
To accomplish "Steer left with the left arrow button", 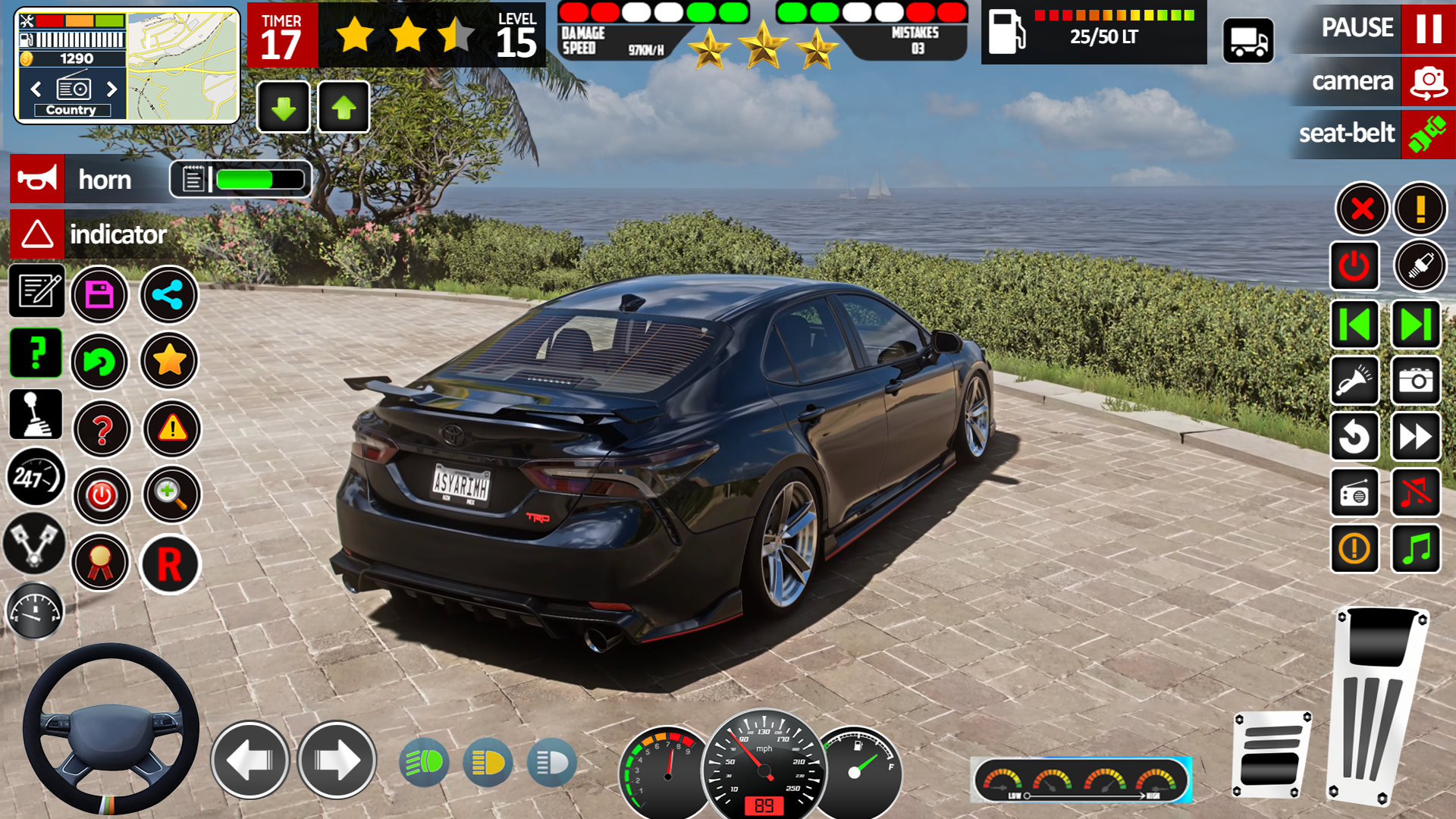I will 250,760.
